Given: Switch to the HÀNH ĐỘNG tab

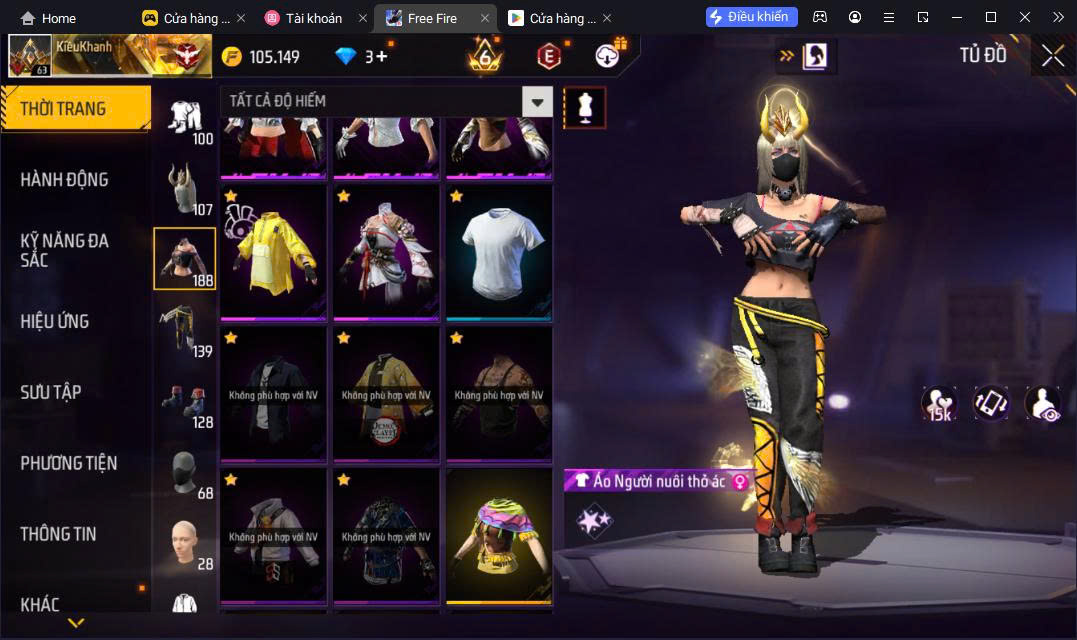Looking at the screenshot, I should coord(64,180).
